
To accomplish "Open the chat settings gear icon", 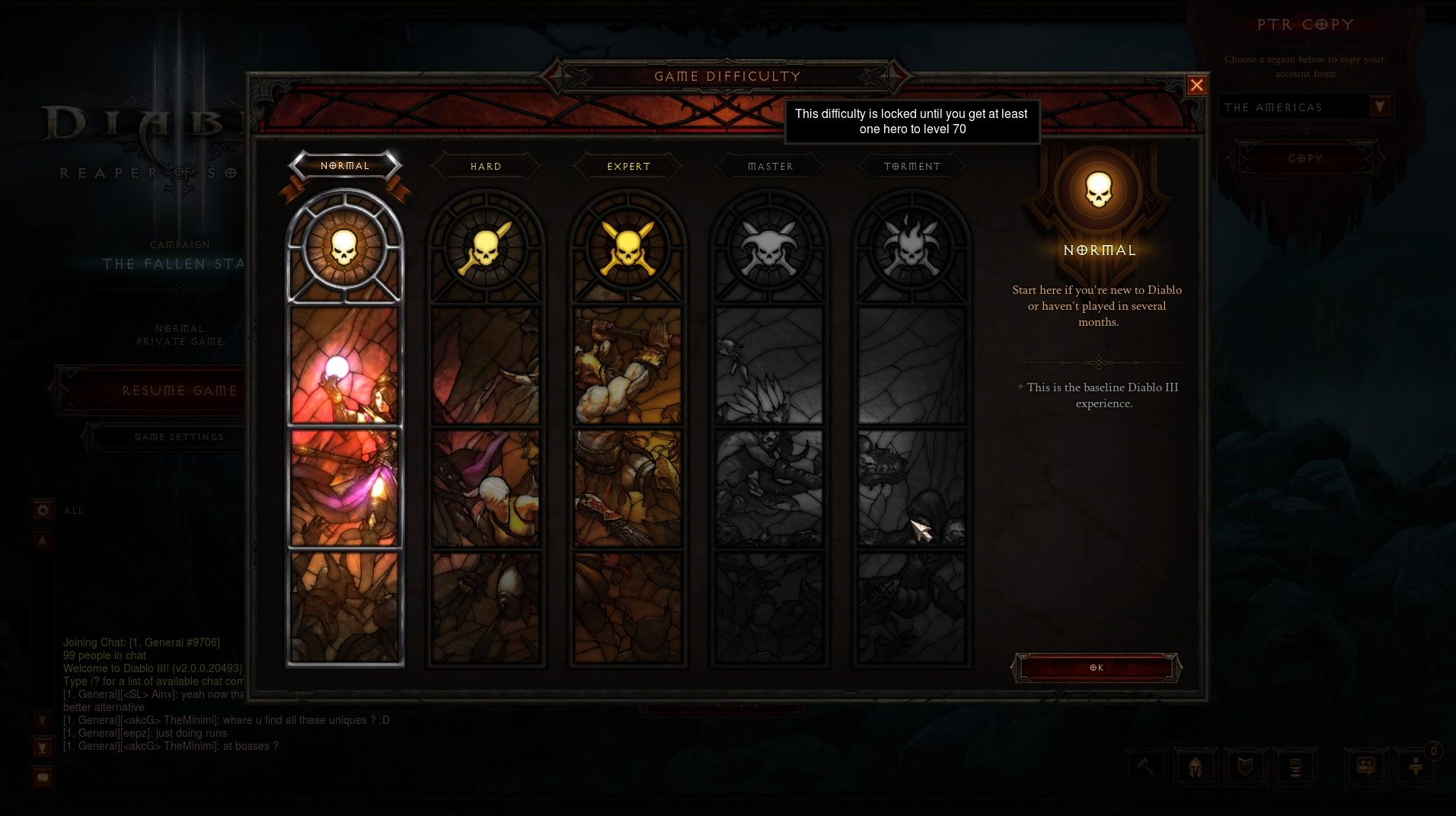I will tap(43, 510).
